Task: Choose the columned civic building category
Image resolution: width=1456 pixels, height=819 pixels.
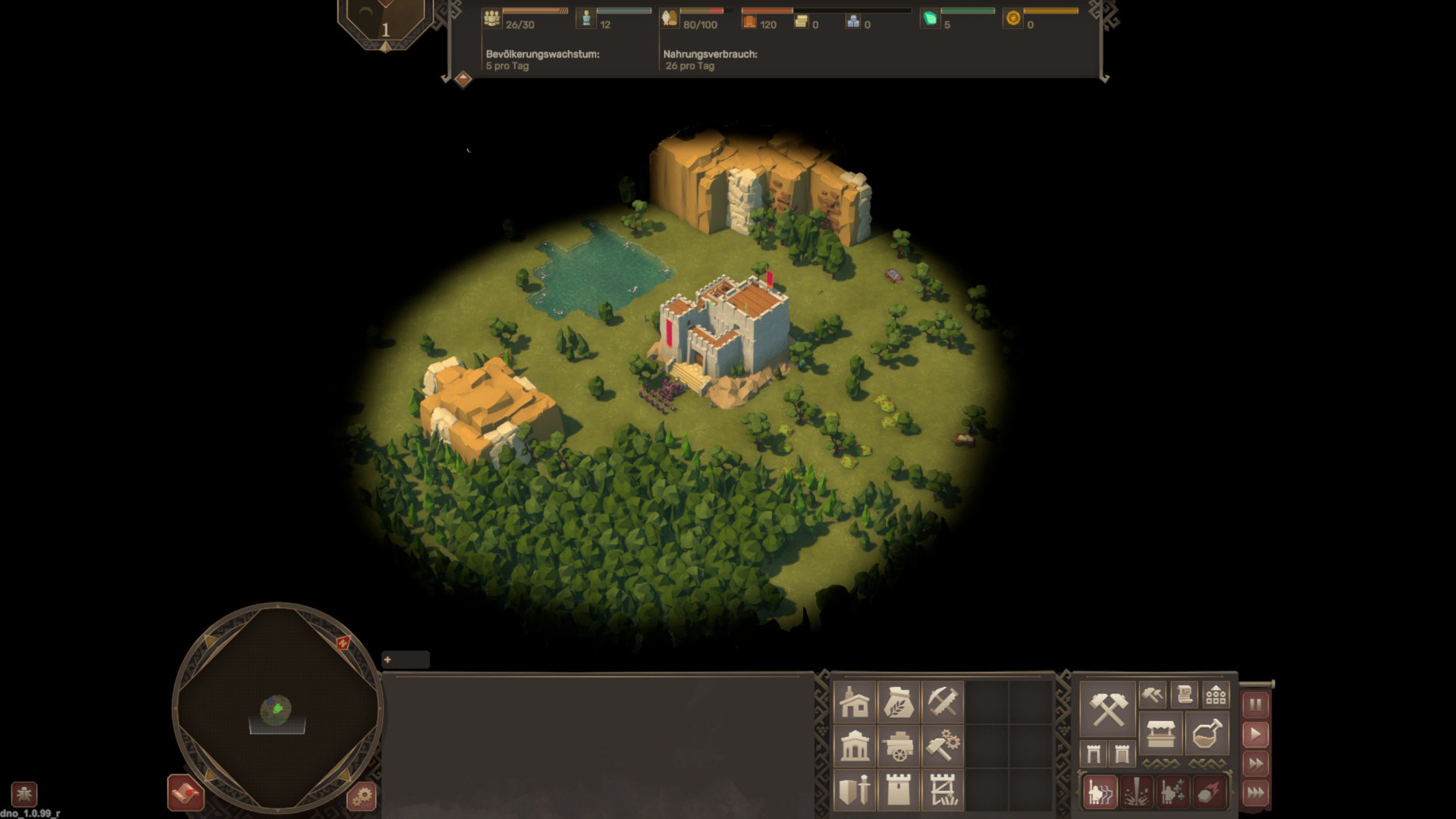Action: [855, 746]
